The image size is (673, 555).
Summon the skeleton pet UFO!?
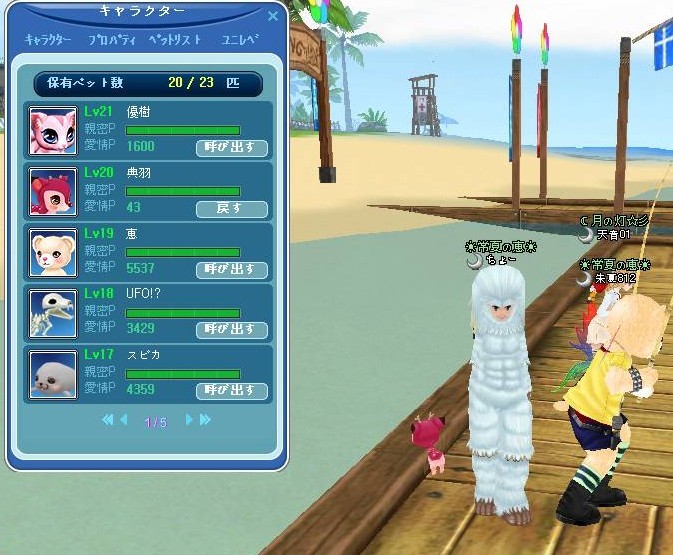231,329
